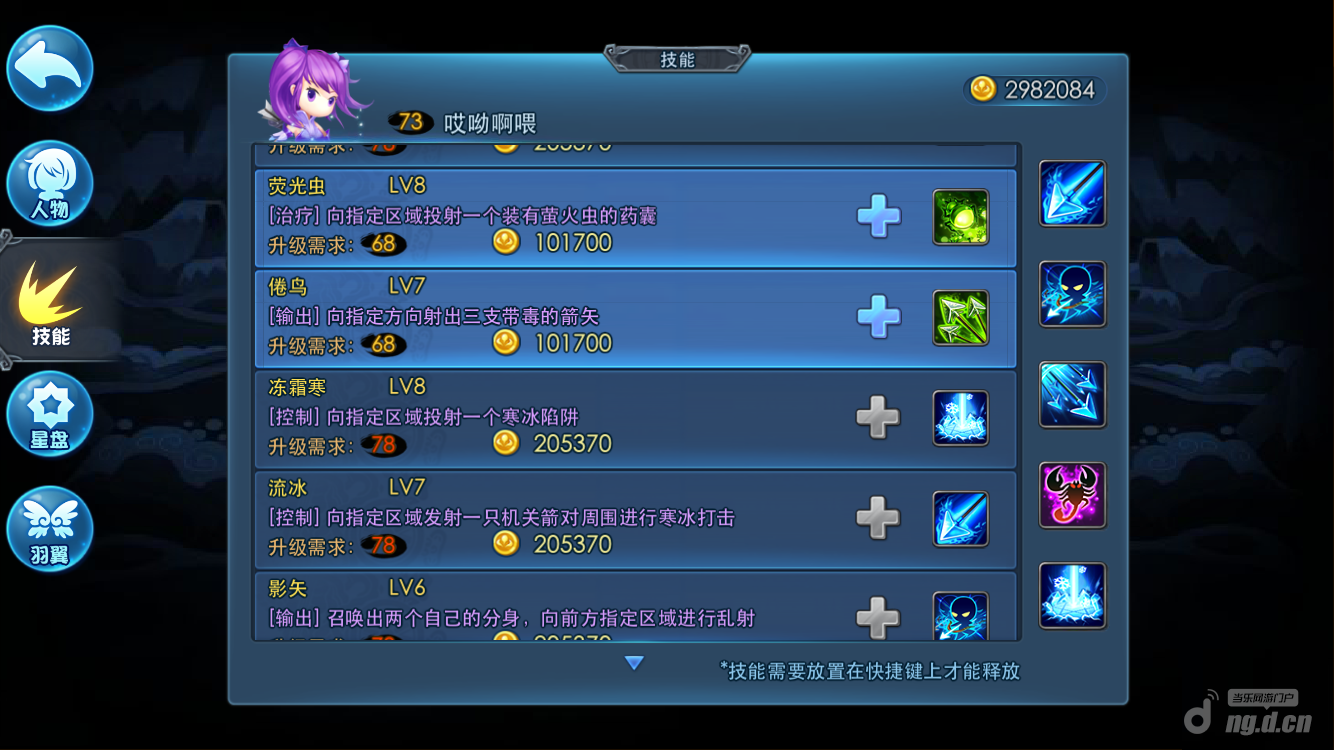Choose the shadow figure quick slot
The image size is (1334, 750).
click(x=1072, y=294)
